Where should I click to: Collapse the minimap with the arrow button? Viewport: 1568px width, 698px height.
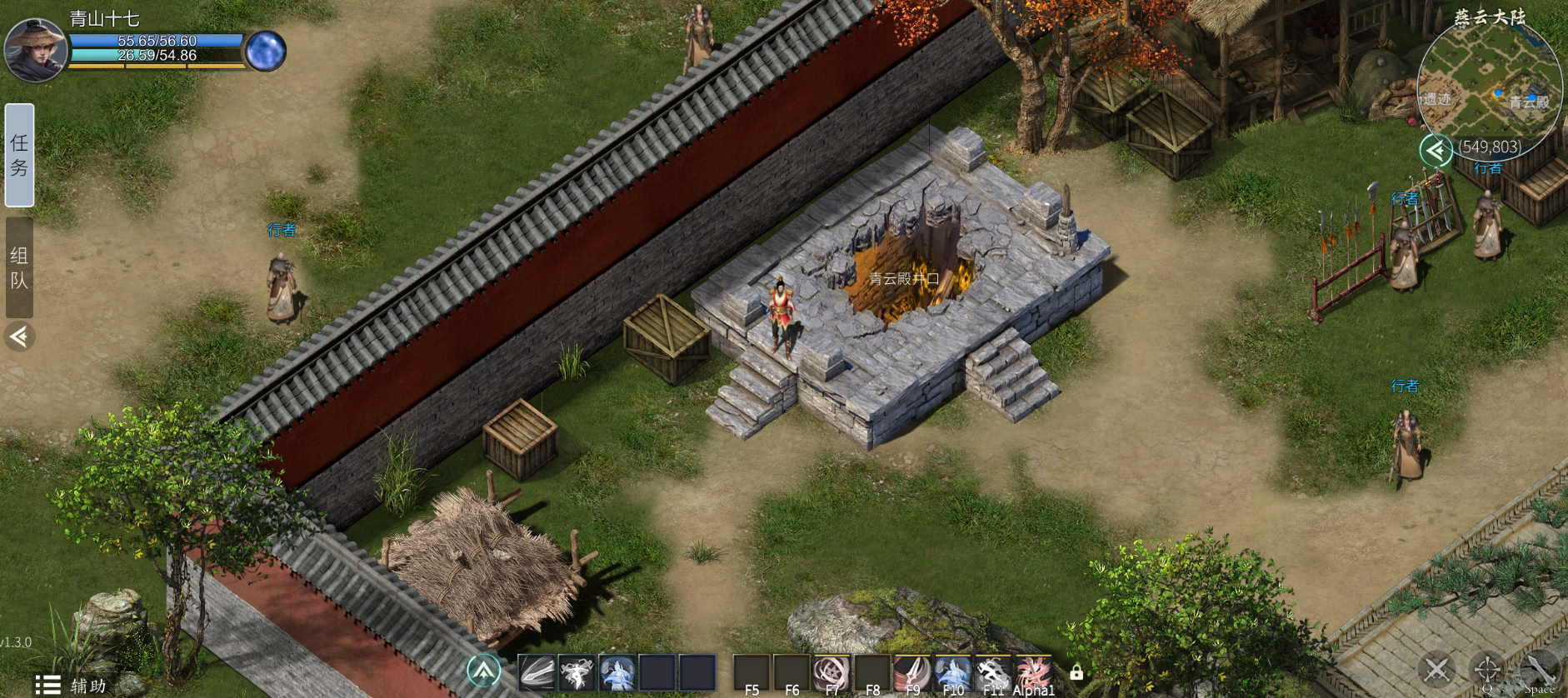click(x=1436, y=150)
